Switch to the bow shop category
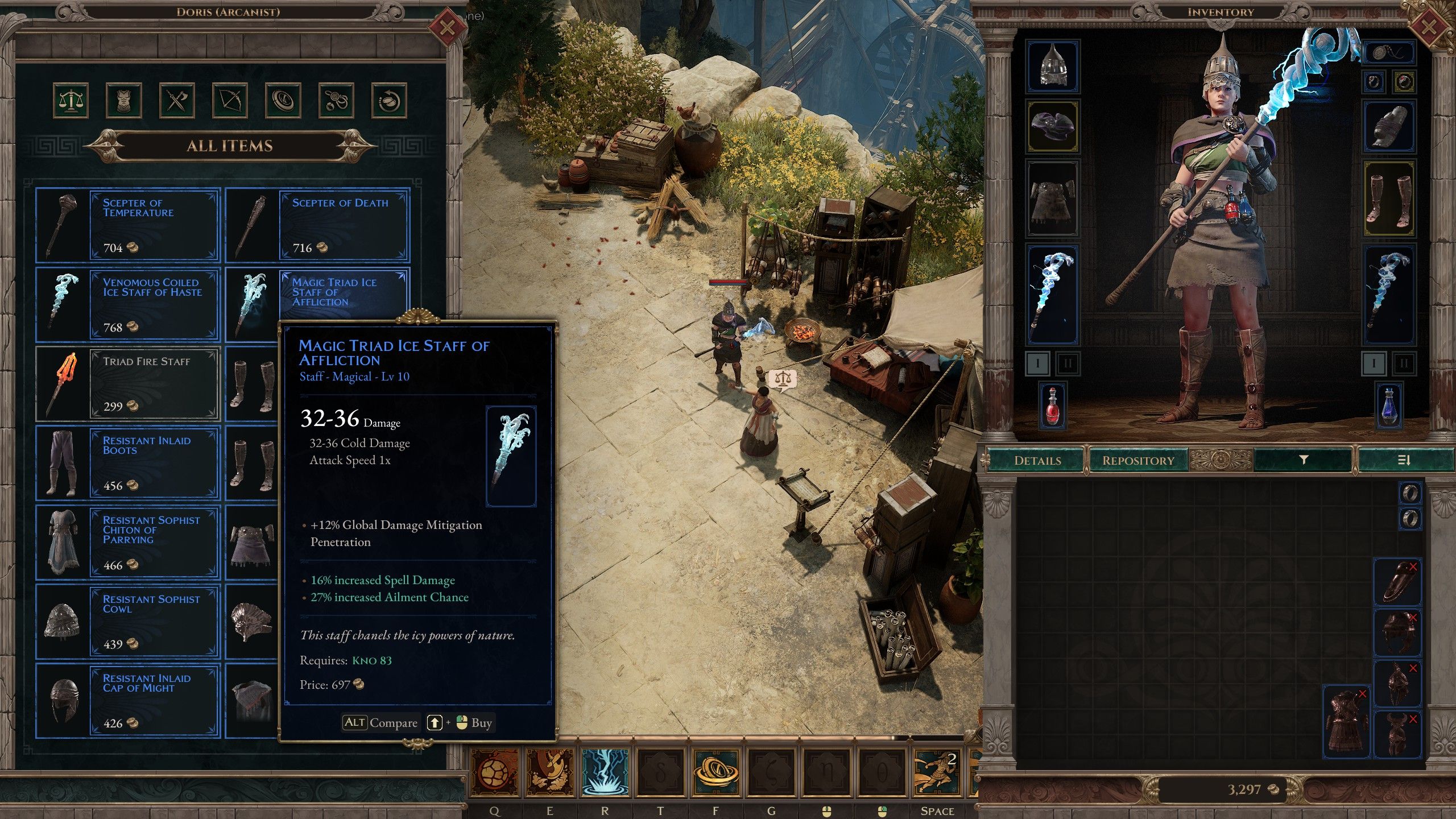This screenshot has width=1456, height=819. (x=230, y=101)
